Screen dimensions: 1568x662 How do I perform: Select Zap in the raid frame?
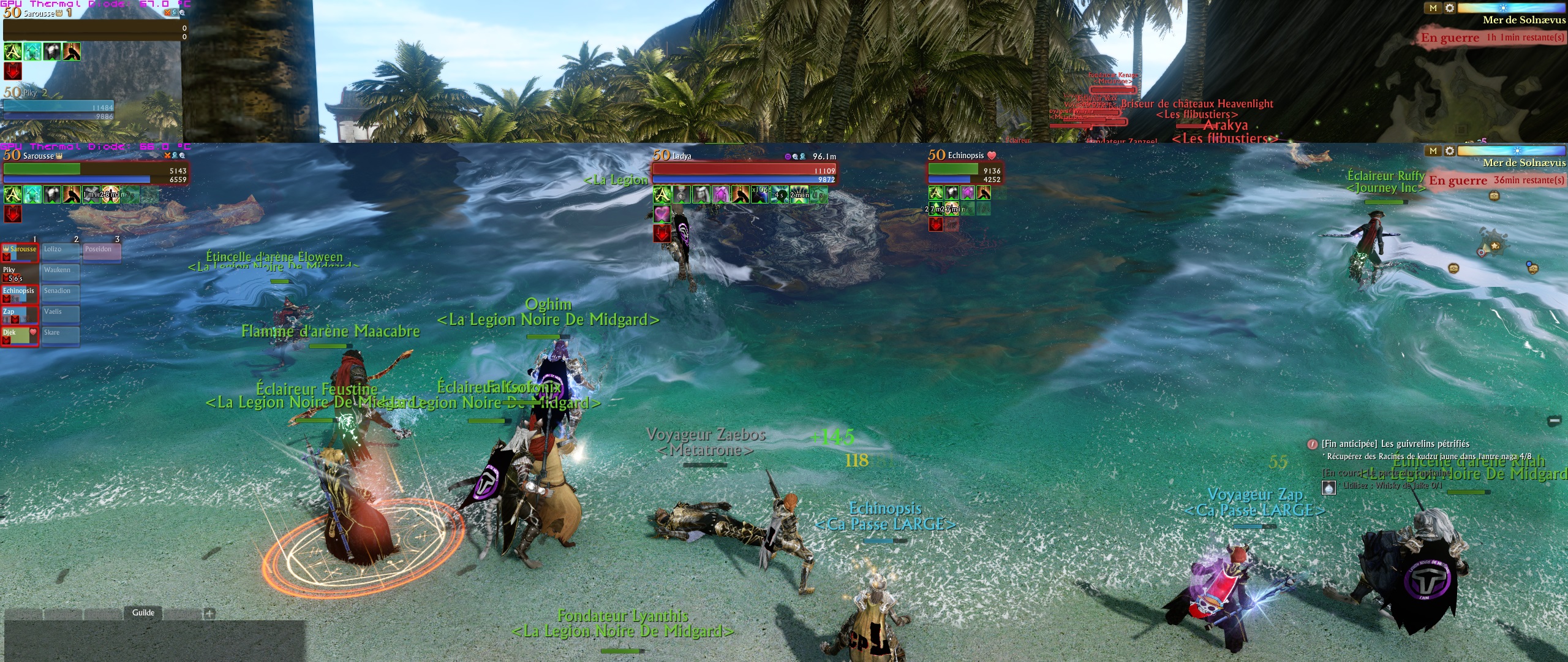[x=20, y=315]
